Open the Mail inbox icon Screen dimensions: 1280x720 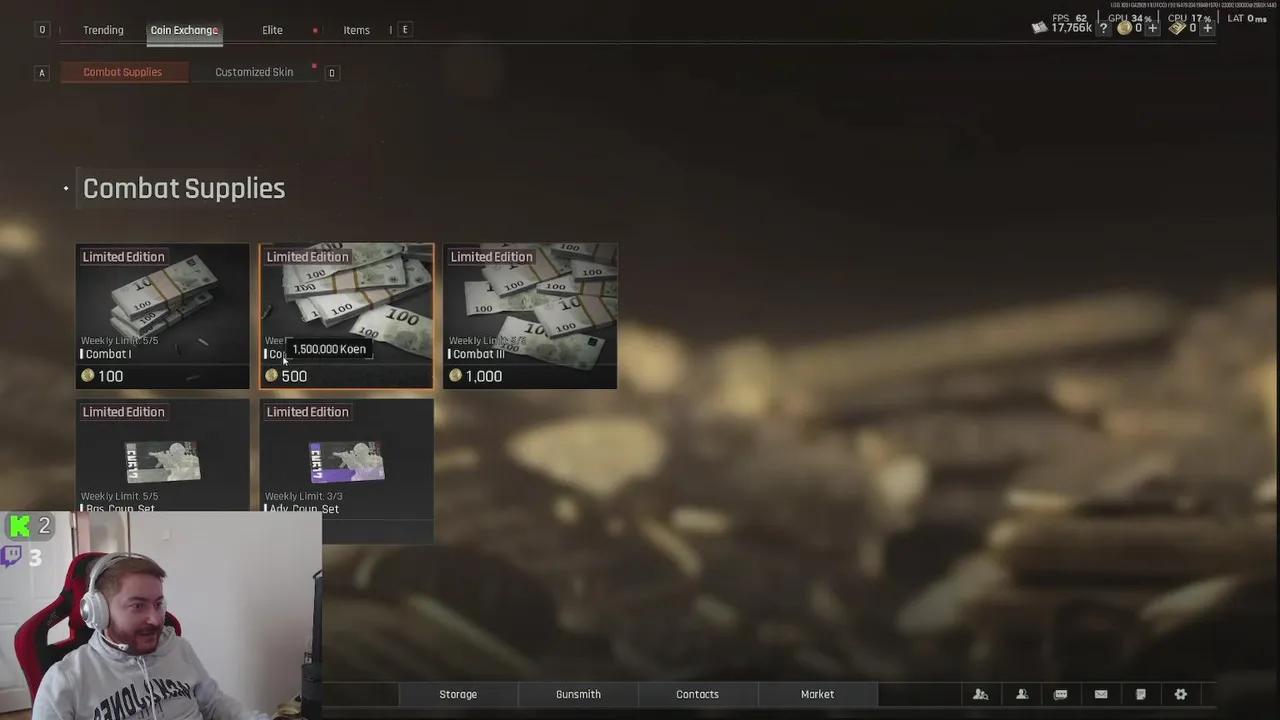pos(1101,694)
